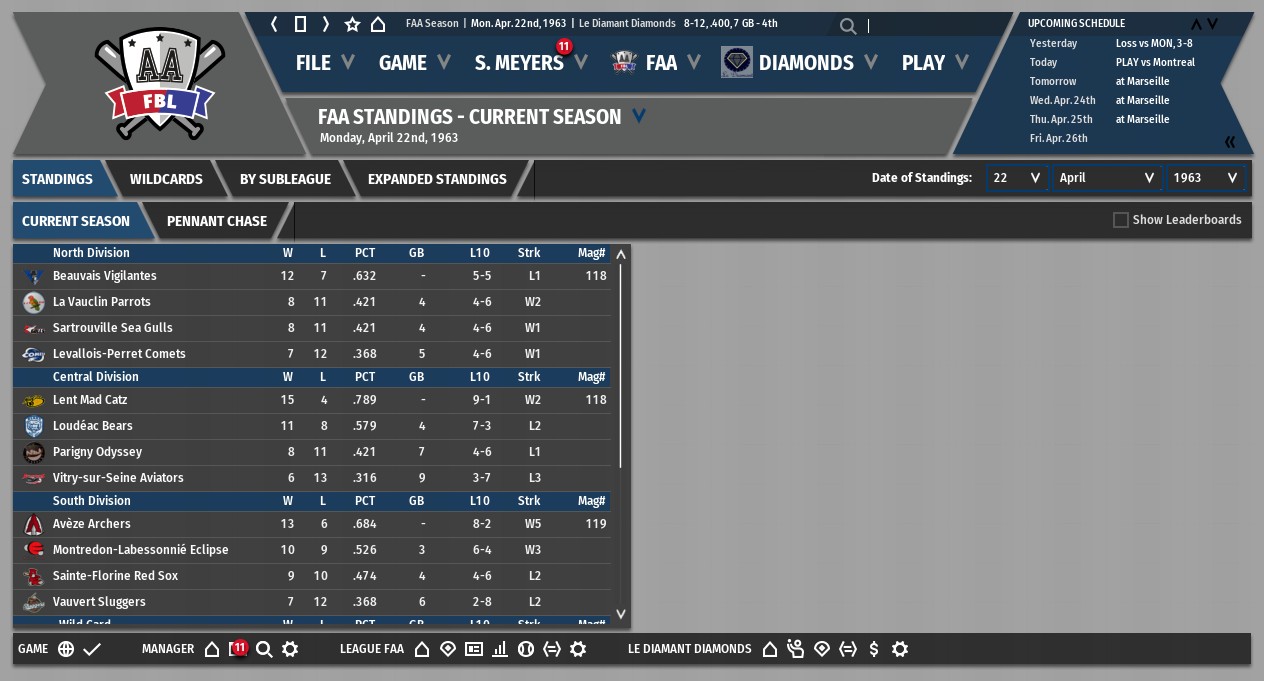The image size is (1264, 681).
Task: Click the search magnifier in top bar
Action: point(848,26)
